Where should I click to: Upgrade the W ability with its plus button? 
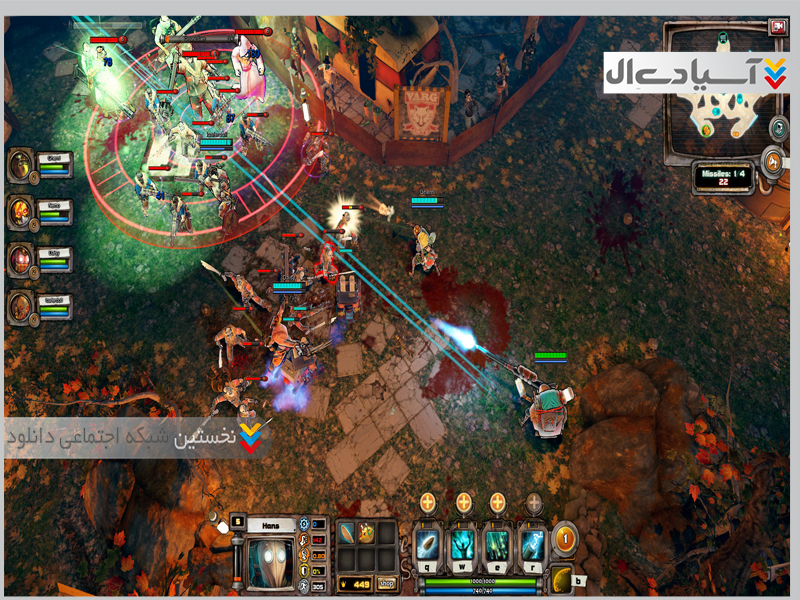point(464,501)
